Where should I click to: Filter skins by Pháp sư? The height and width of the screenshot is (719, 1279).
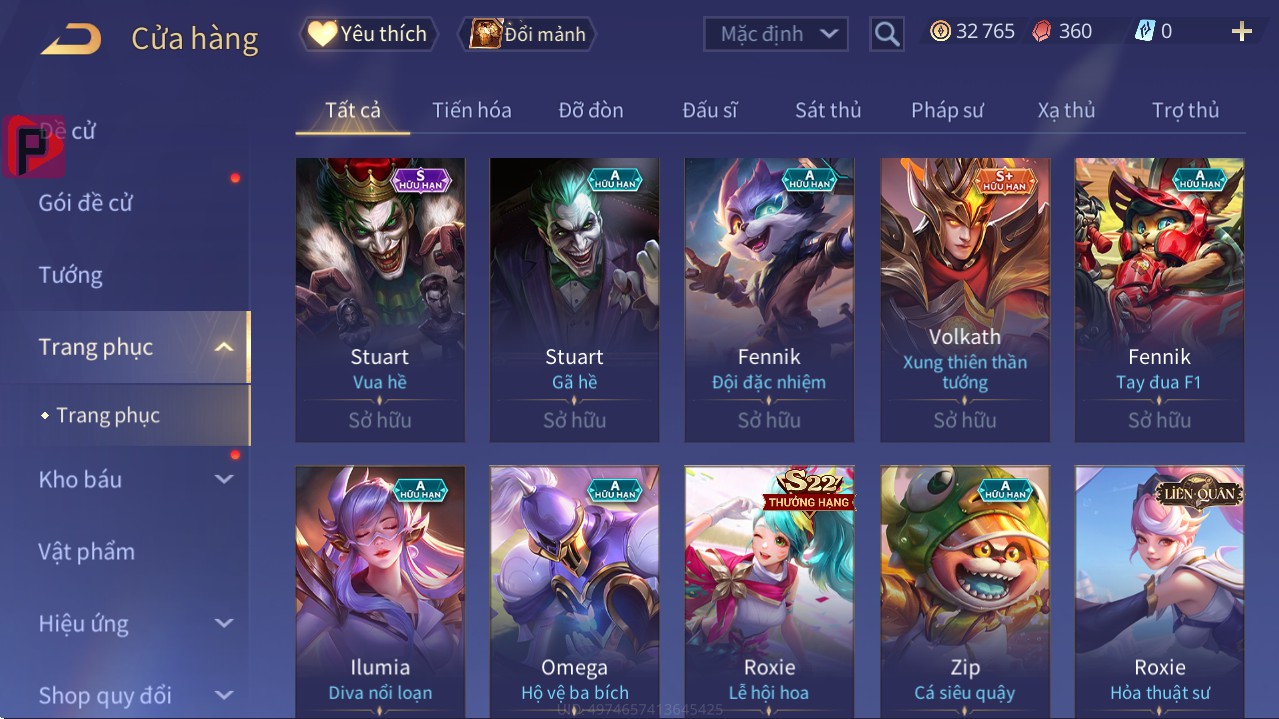947,110
